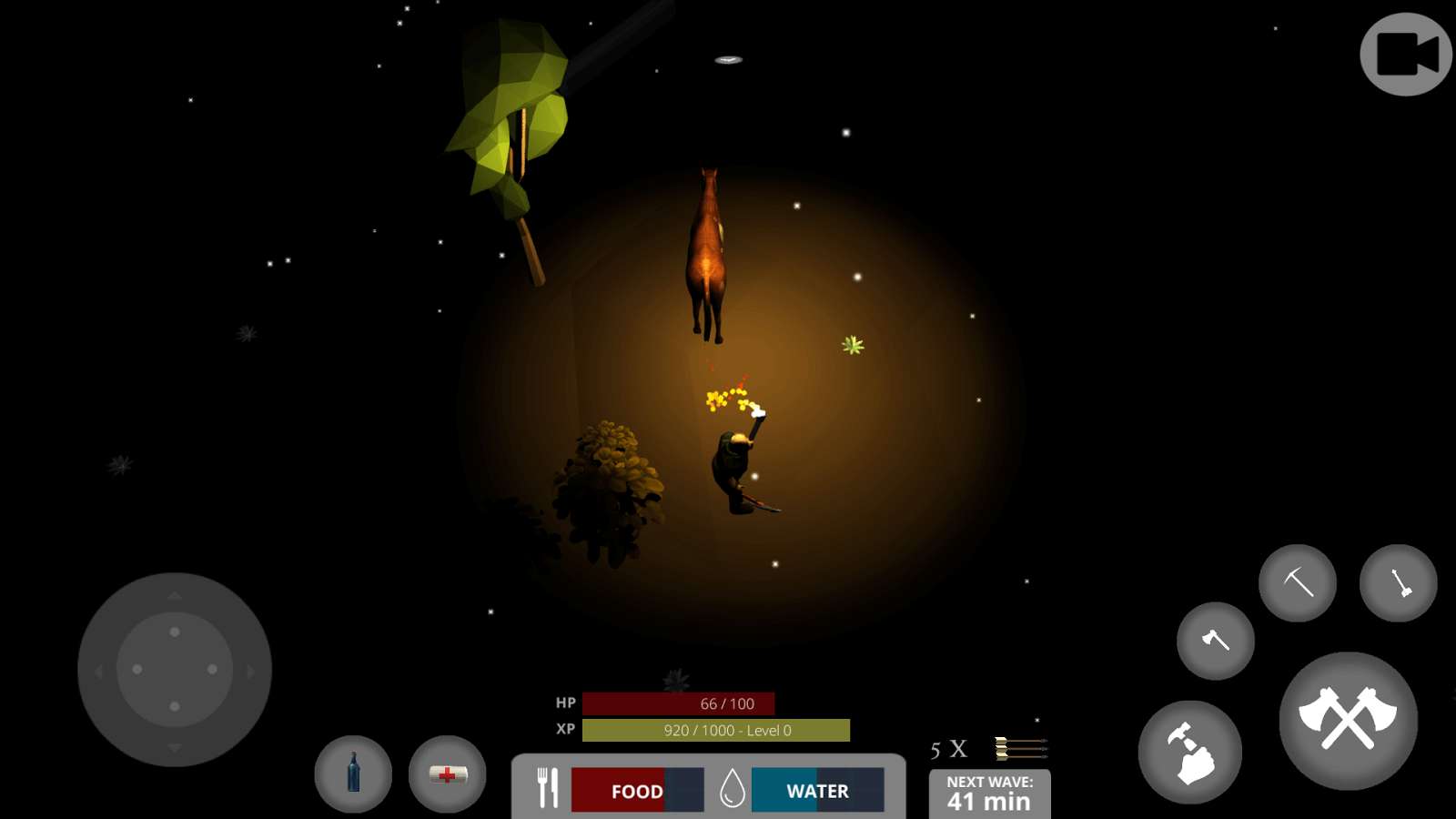
Task: Use the water bottle item
Action: (353, 773)
